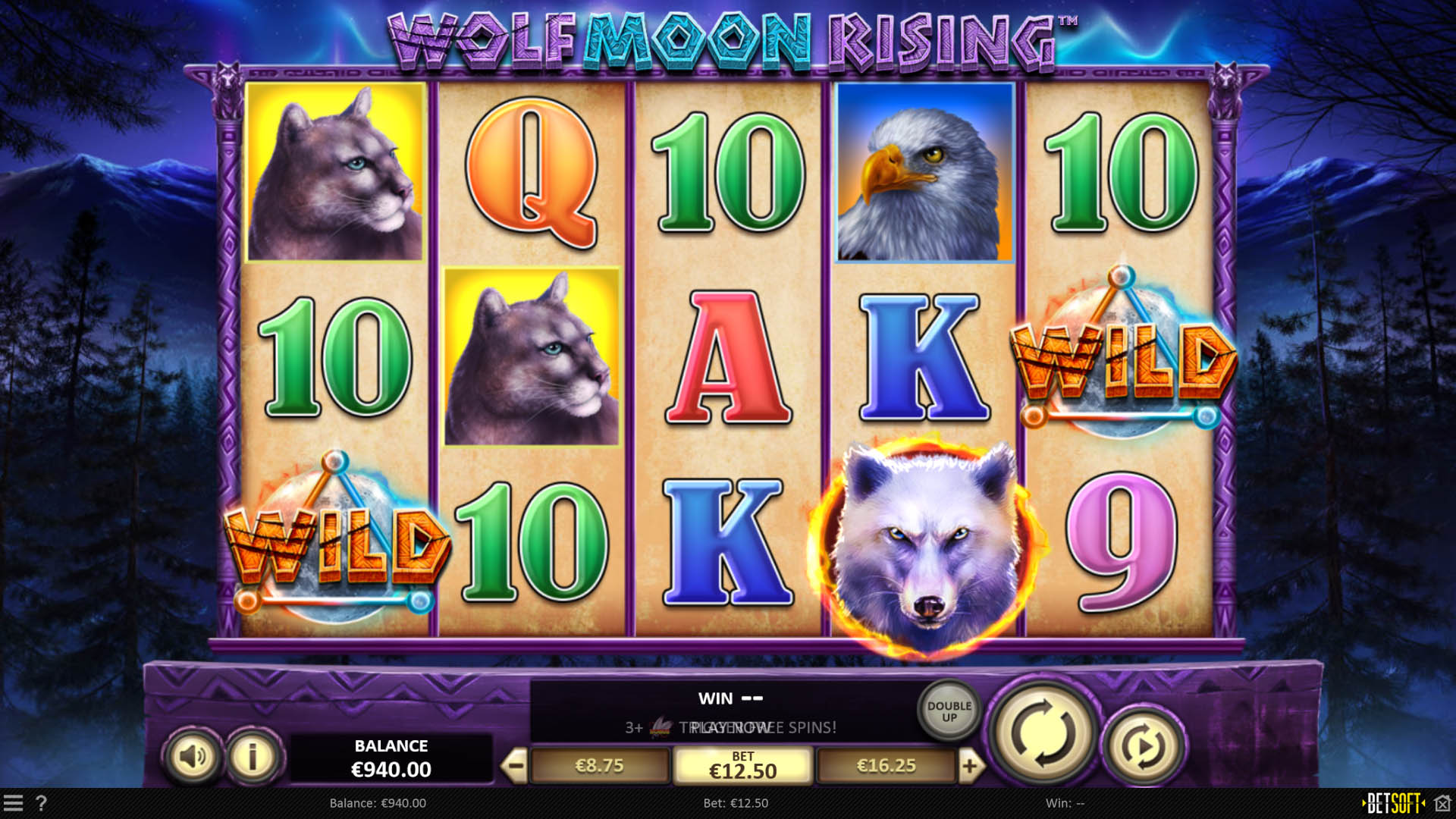Decrease bet with minus arrow
1456x819 pixels.
pos(516,764)
